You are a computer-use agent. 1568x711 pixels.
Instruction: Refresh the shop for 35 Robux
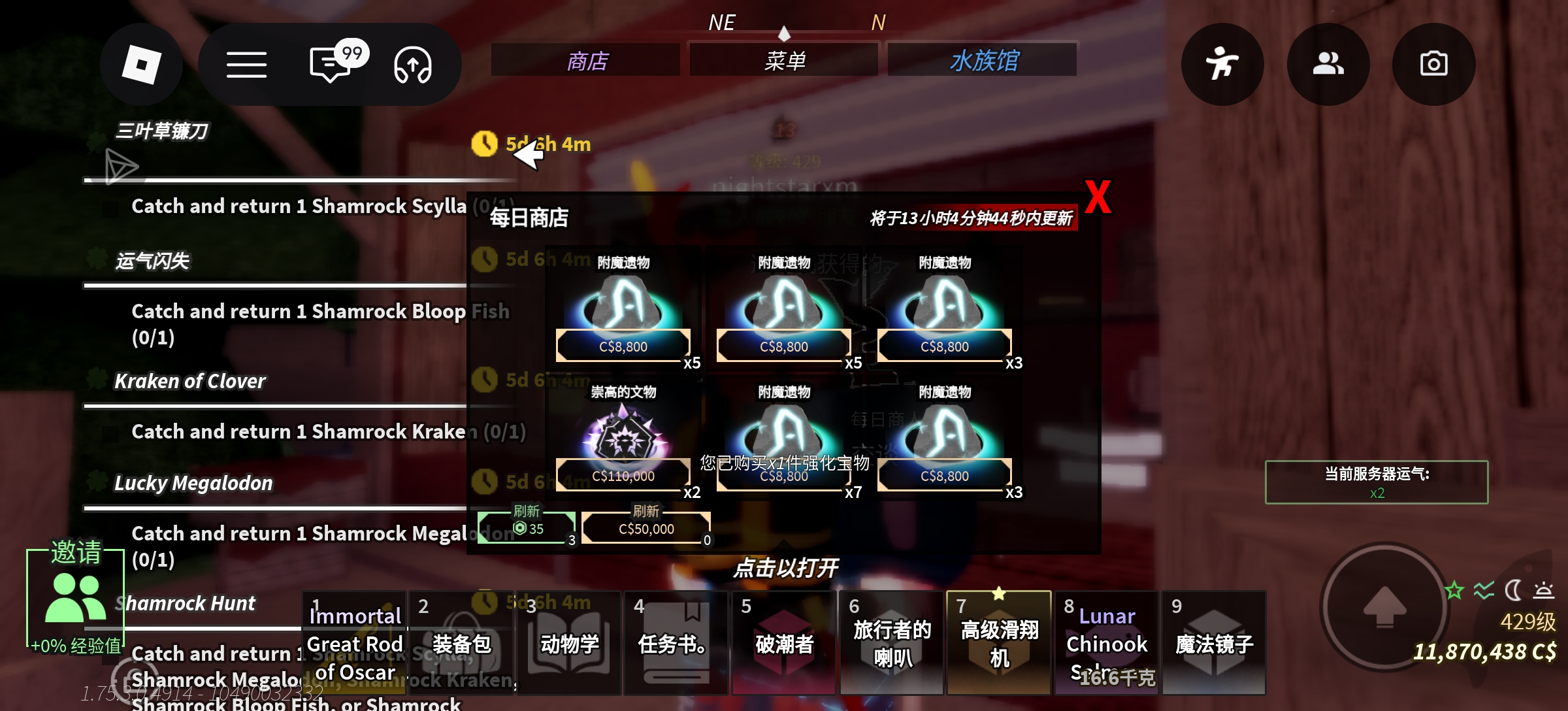point(527,526)
